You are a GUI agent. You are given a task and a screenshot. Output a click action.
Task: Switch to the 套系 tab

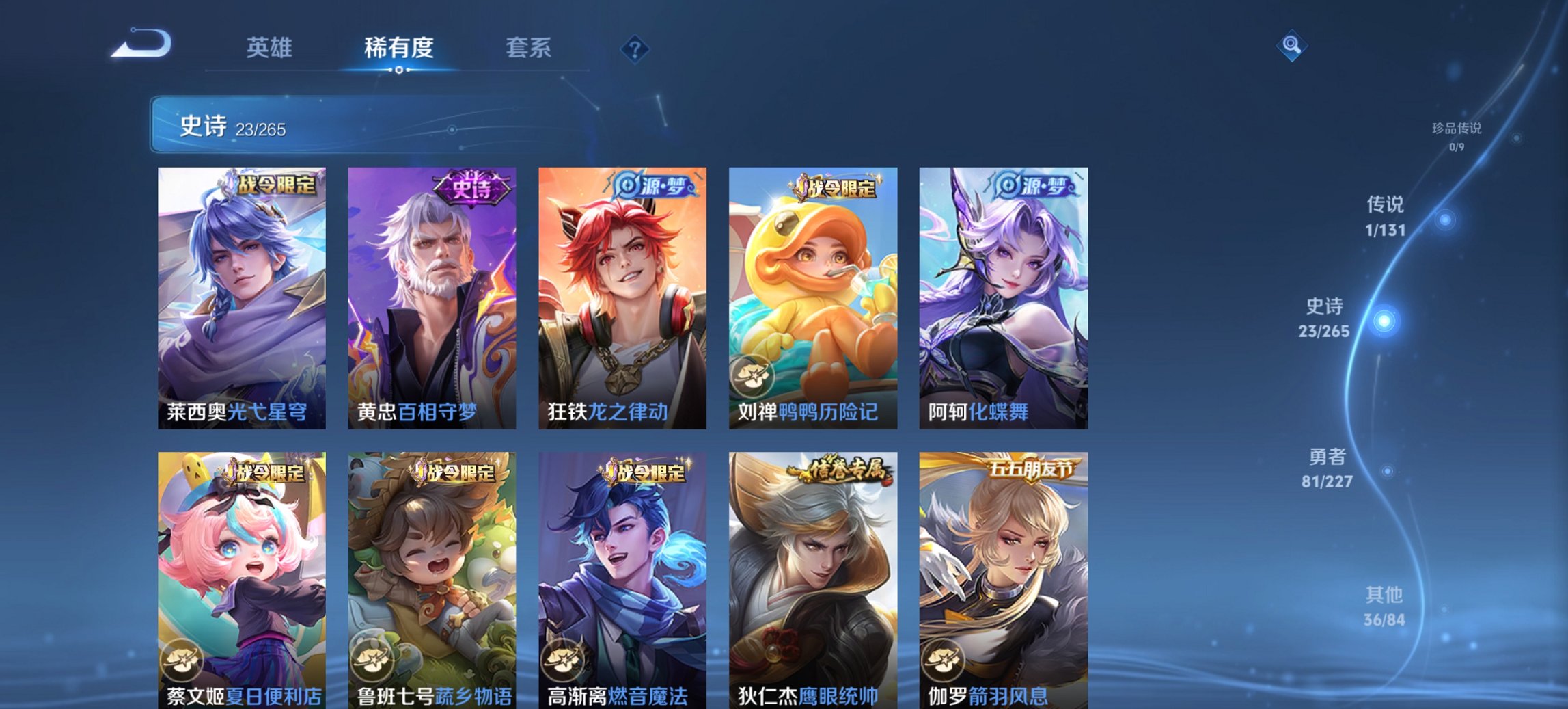[x=529, y=48]
